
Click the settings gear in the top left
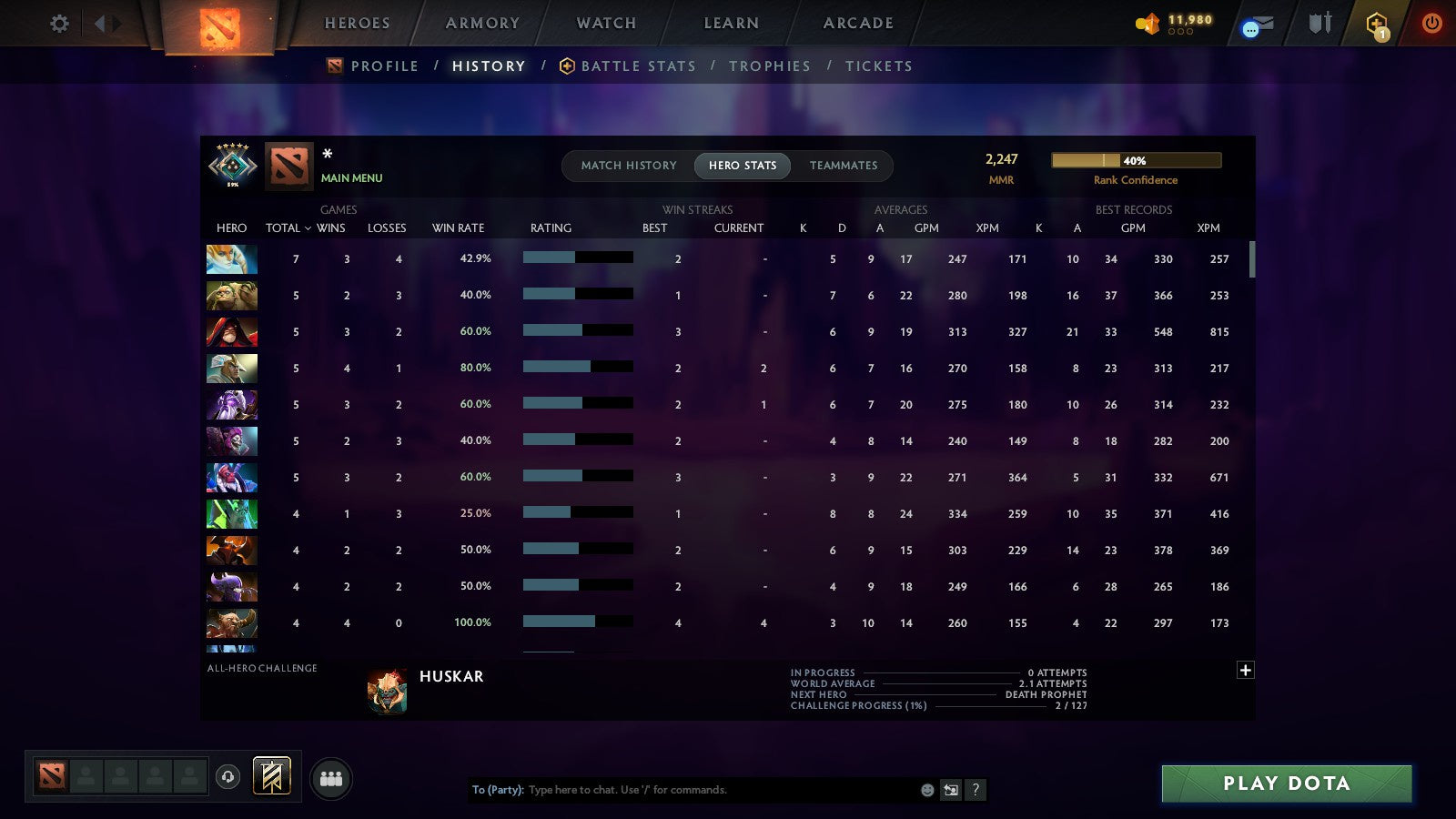(59, 23)
